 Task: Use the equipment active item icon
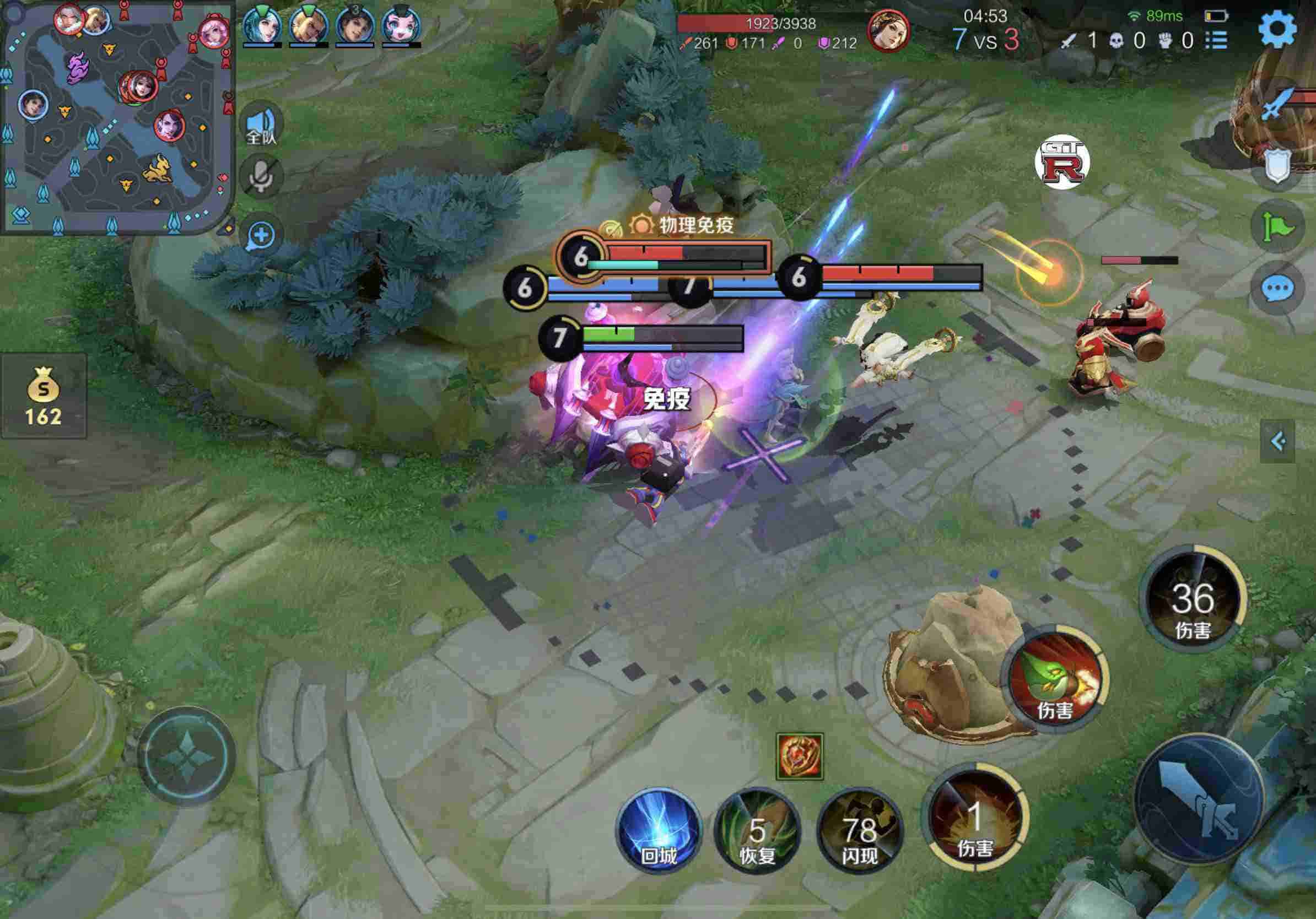[800, 756]
